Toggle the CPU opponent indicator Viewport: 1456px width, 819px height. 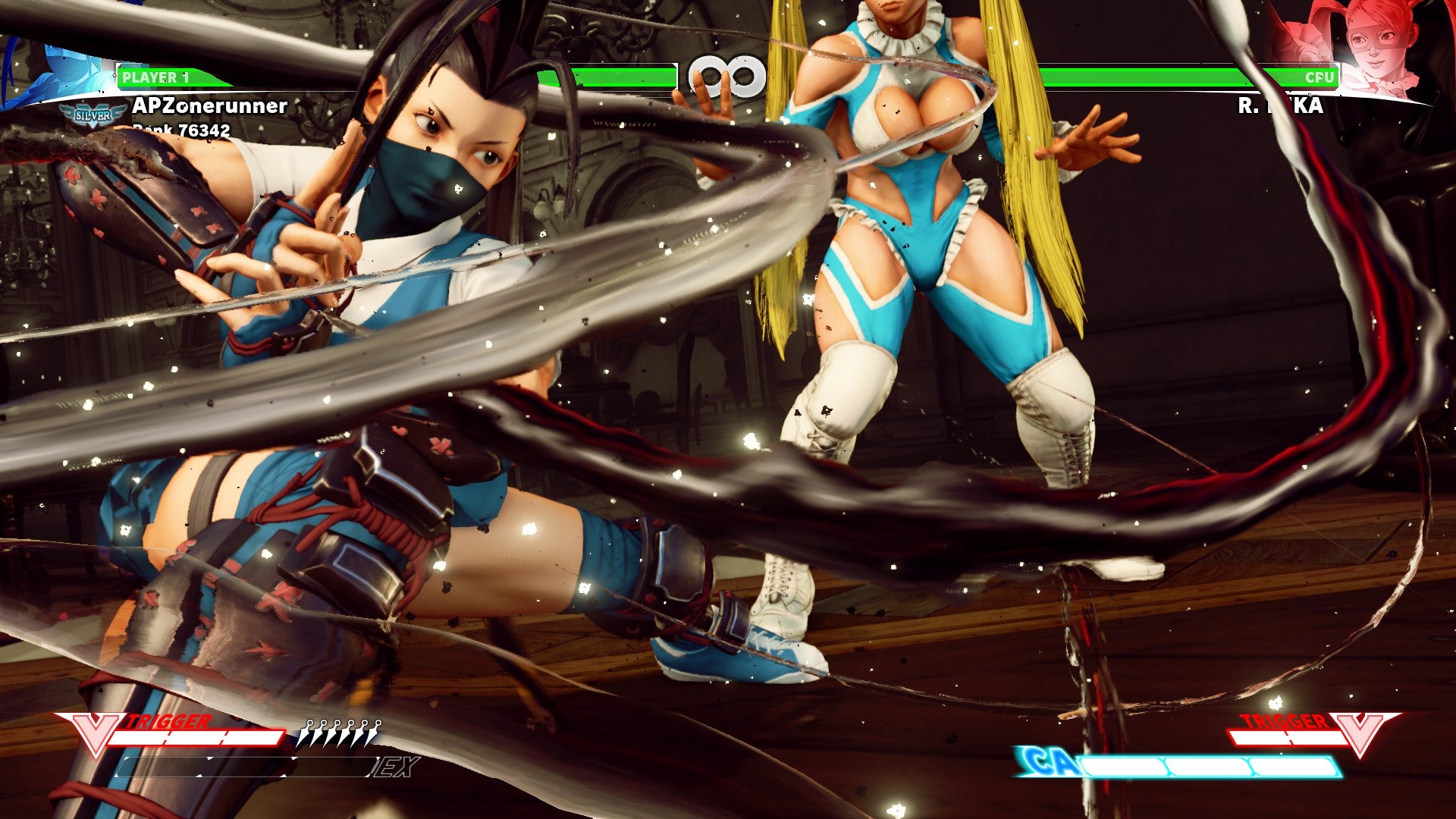1319,77
